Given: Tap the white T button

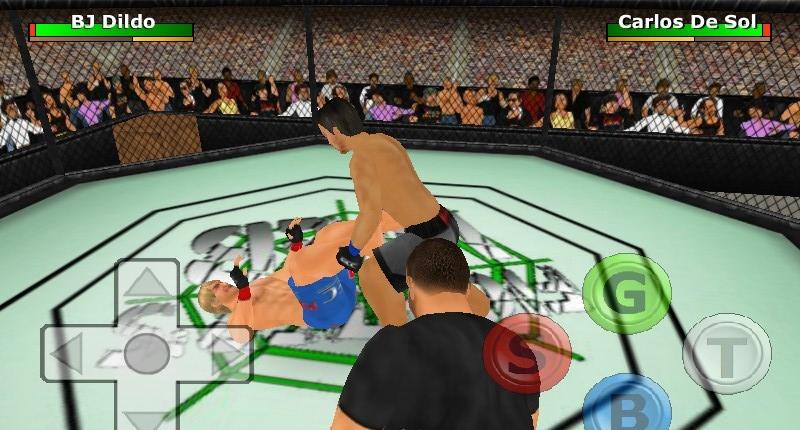Looking at the screenshot, I should (727, 353).
